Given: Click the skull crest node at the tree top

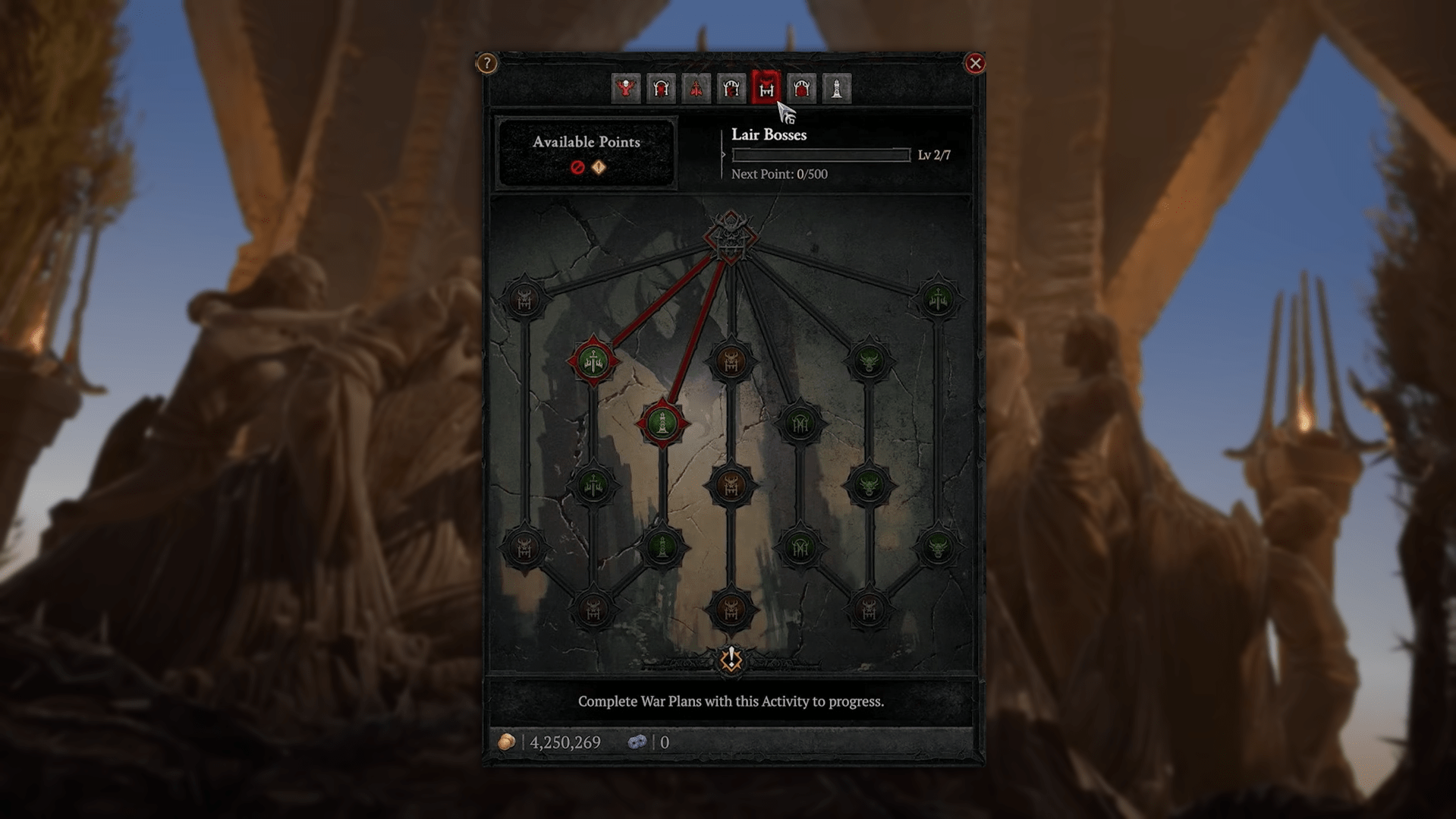Looking at the screenshot, I should point(731,239).
